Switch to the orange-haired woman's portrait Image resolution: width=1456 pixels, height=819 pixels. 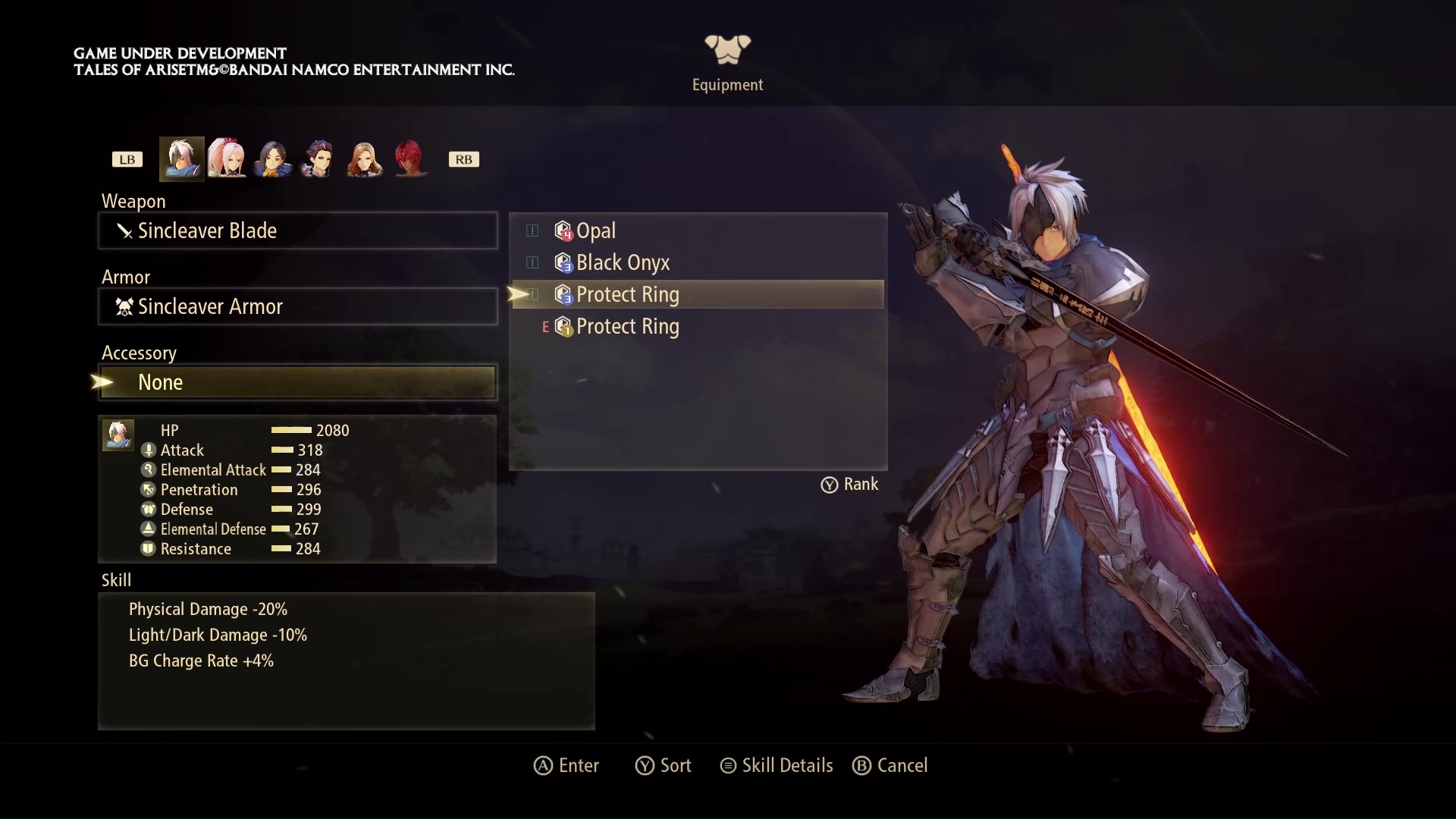364,159
